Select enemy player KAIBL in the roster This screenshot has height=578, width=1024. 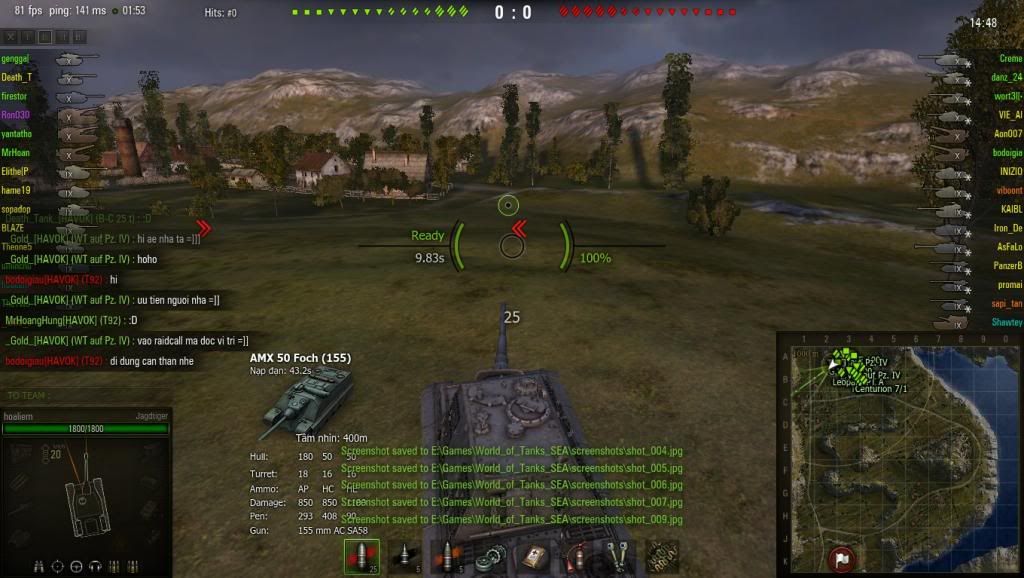point(1011,209)
